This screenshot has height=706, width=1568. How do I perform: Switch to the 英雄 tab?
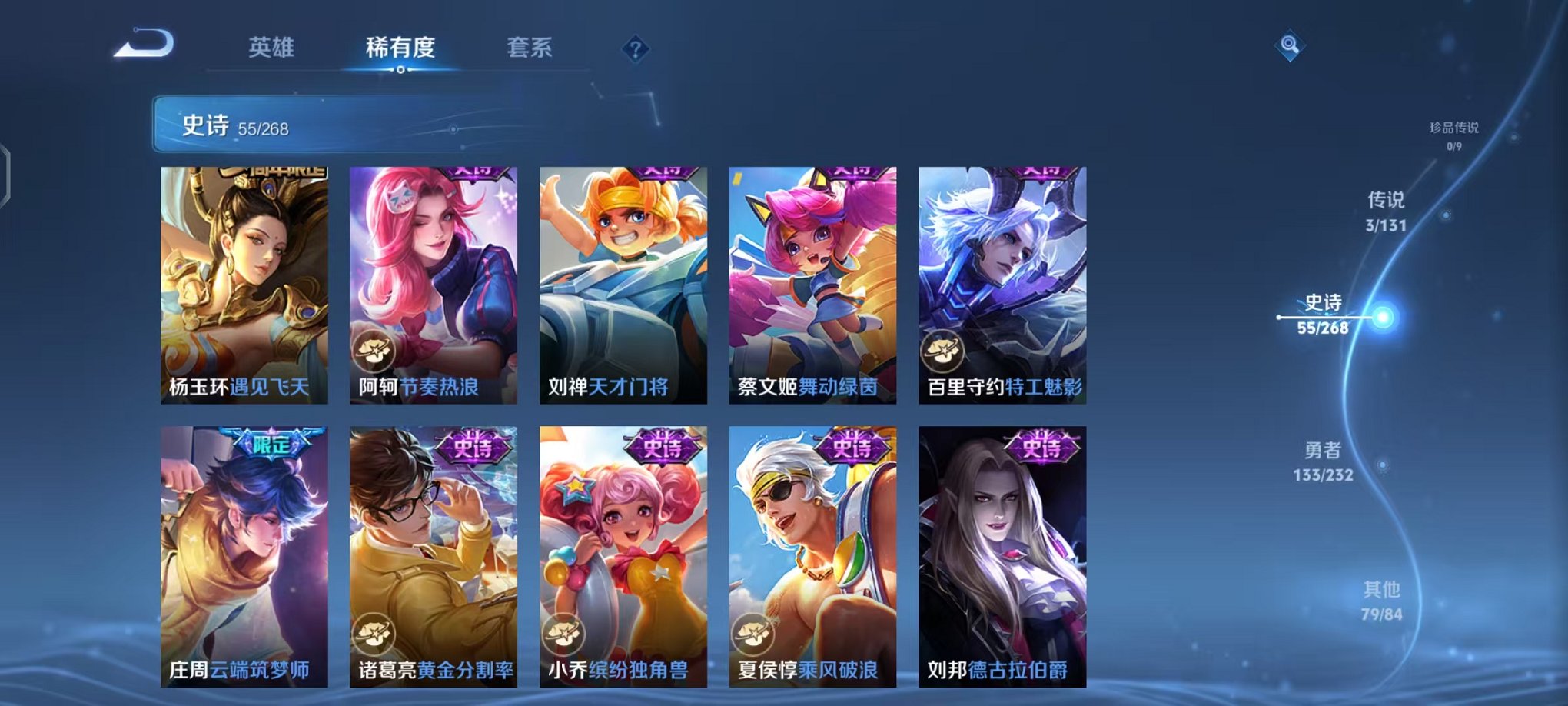[x=273, y=46]
